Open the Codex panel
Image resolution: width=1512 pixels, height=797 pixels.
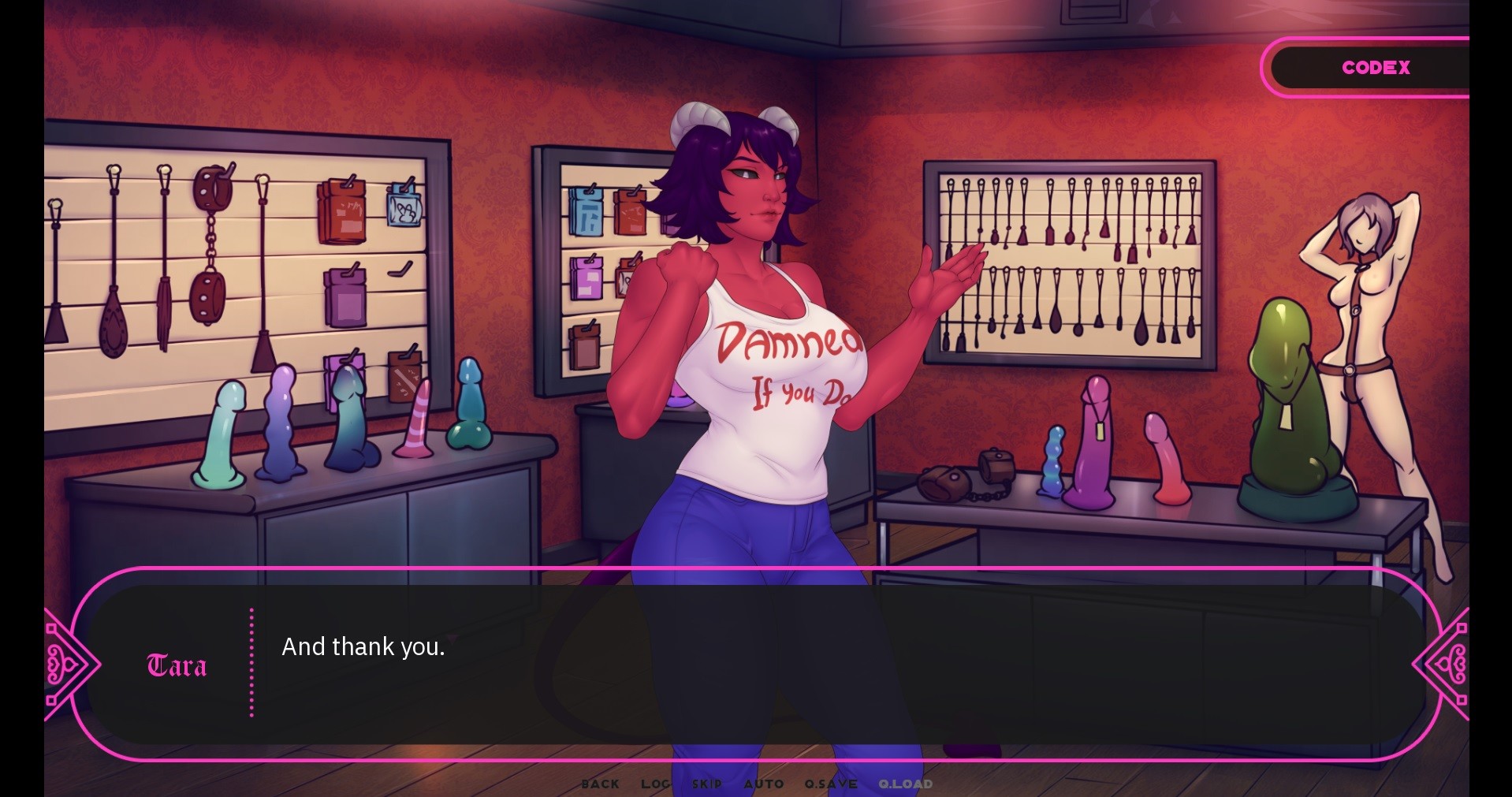(x=1375, y=68)
